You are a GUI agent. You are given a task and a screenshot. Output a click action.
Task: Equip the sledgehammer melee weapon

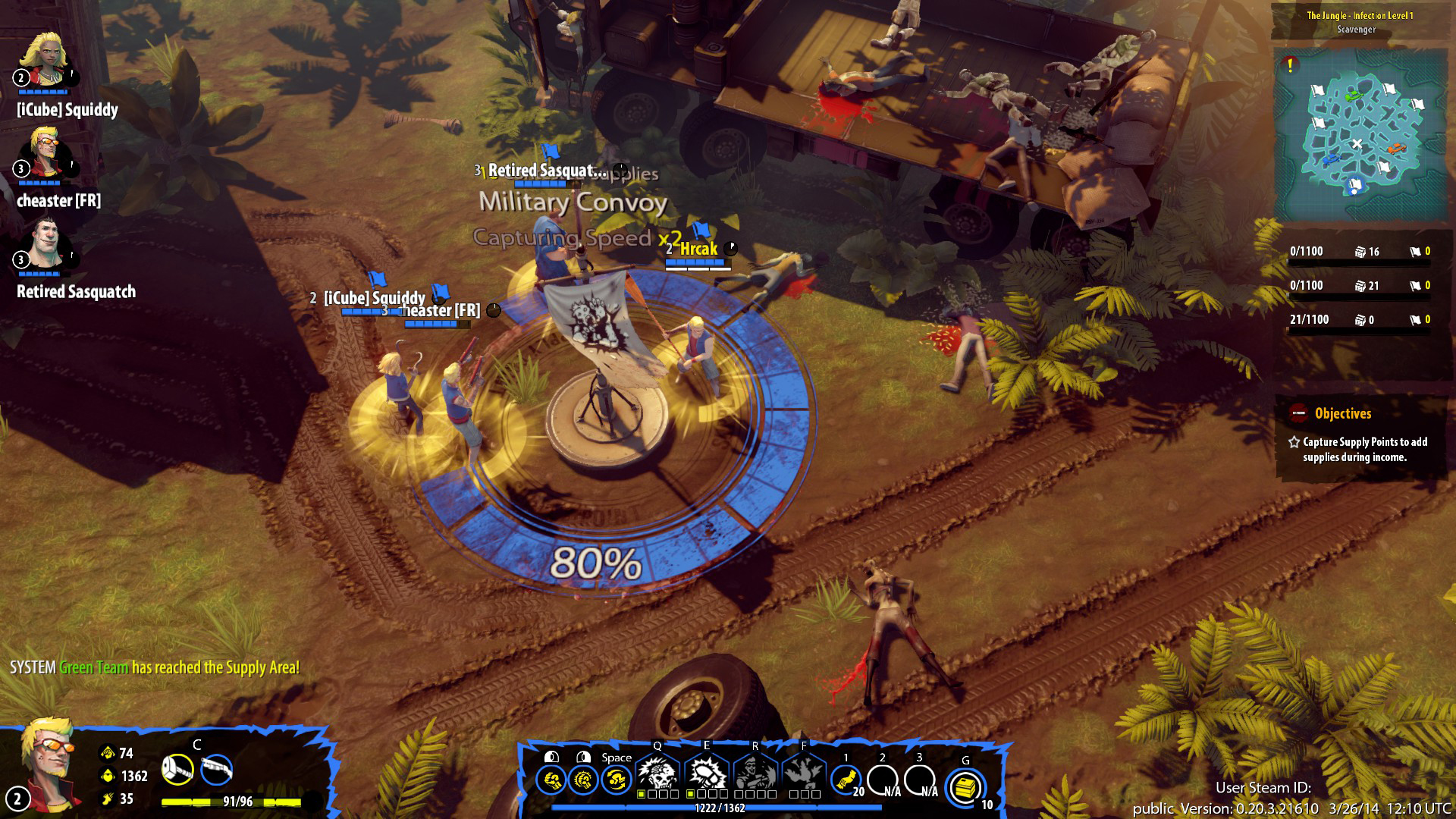click(x=178, y=770)
